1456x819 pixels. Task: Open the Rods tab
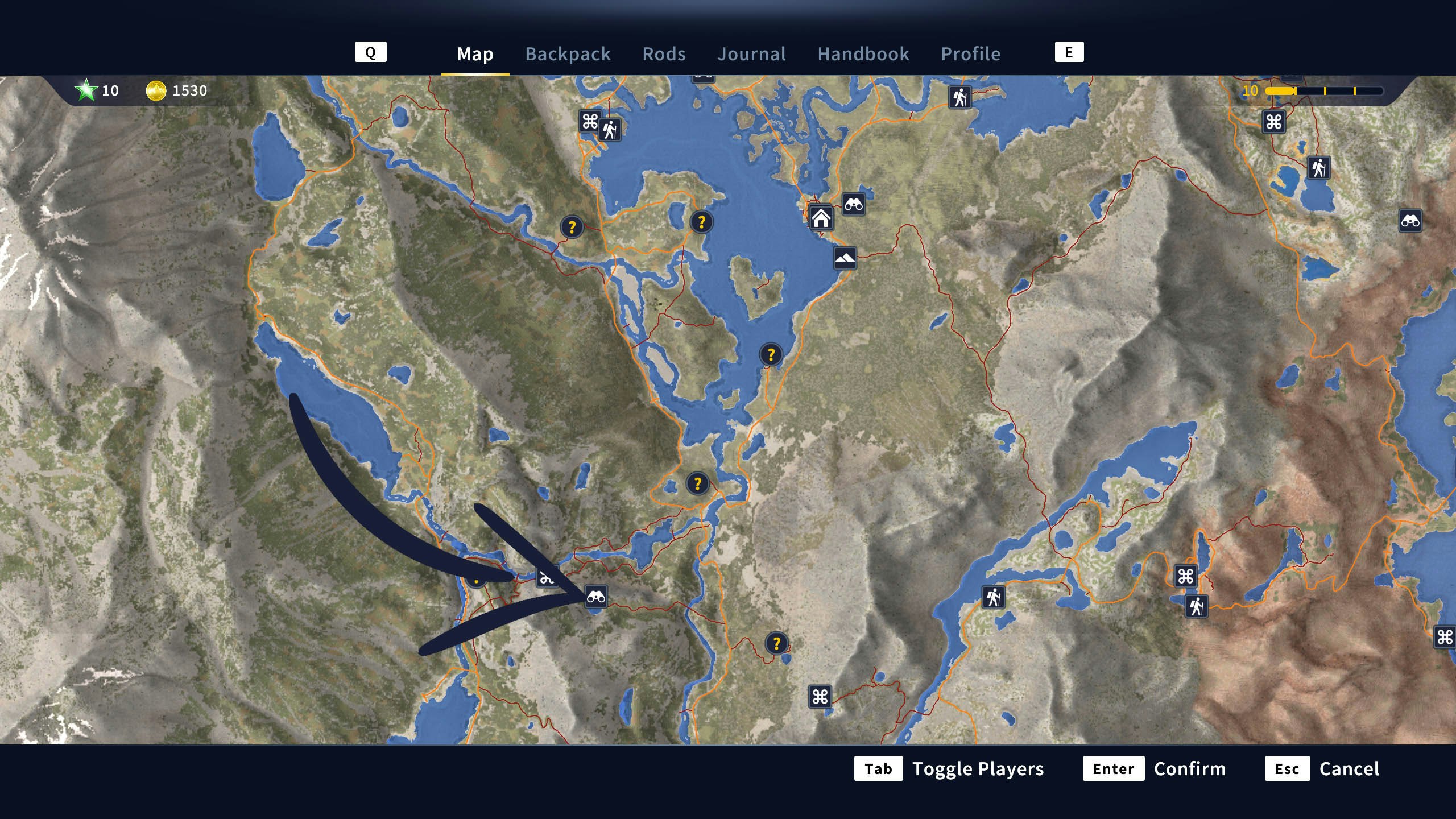[x=664, y=54]
